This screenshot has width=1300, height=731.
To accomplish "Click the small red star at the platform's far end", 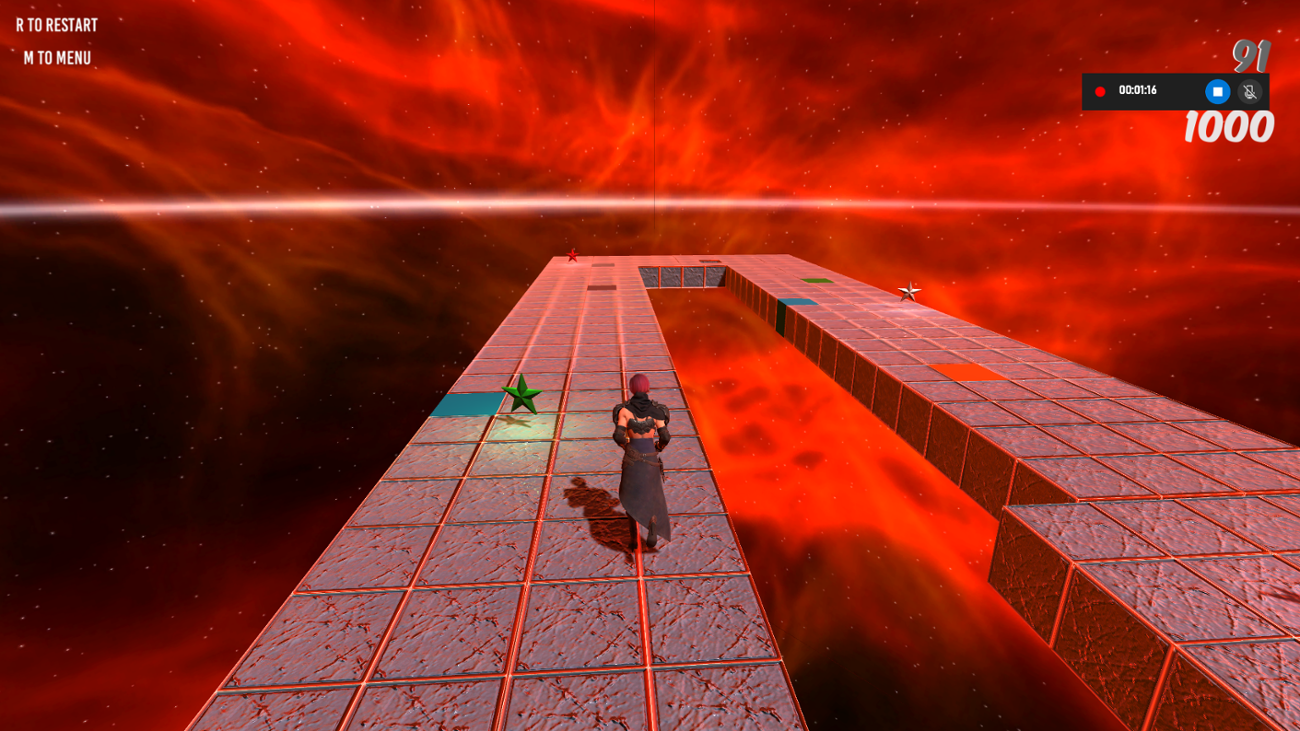I will (572, 256).
